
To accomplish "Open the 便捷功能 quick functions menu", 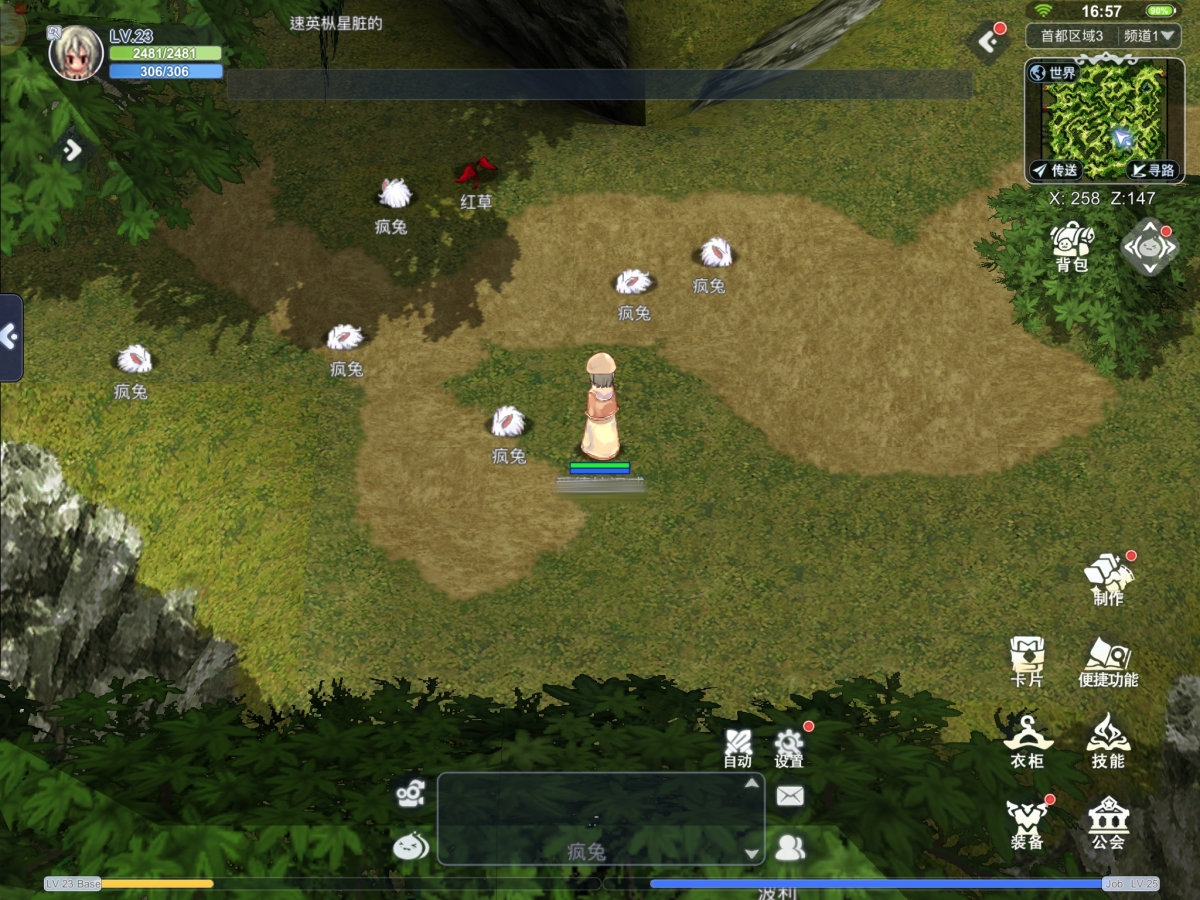I will coord(1108,661).
